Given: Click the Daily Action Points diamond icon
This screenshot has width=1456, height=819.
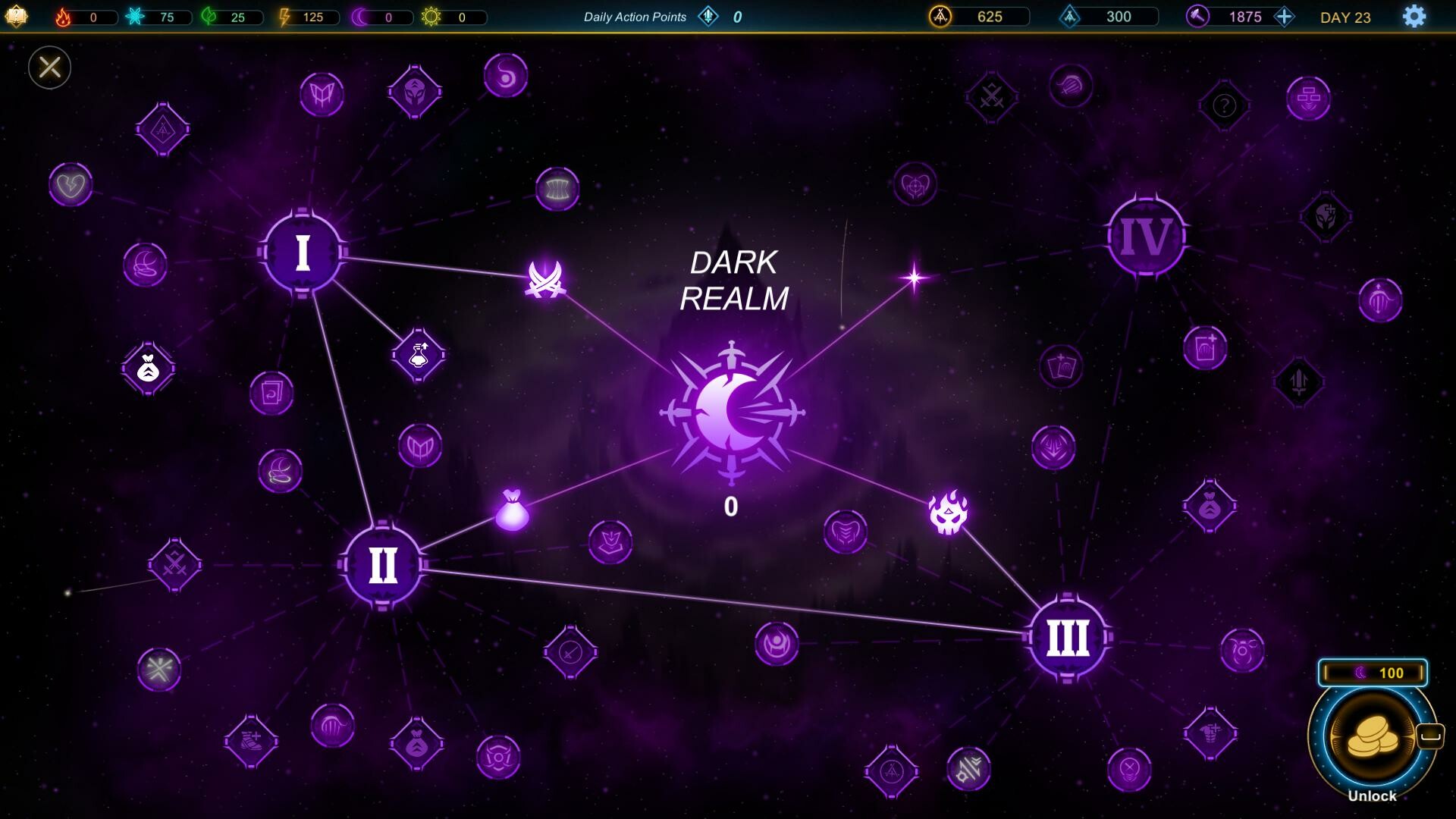Looking at the screenshot, I should [x=708, y=16].
